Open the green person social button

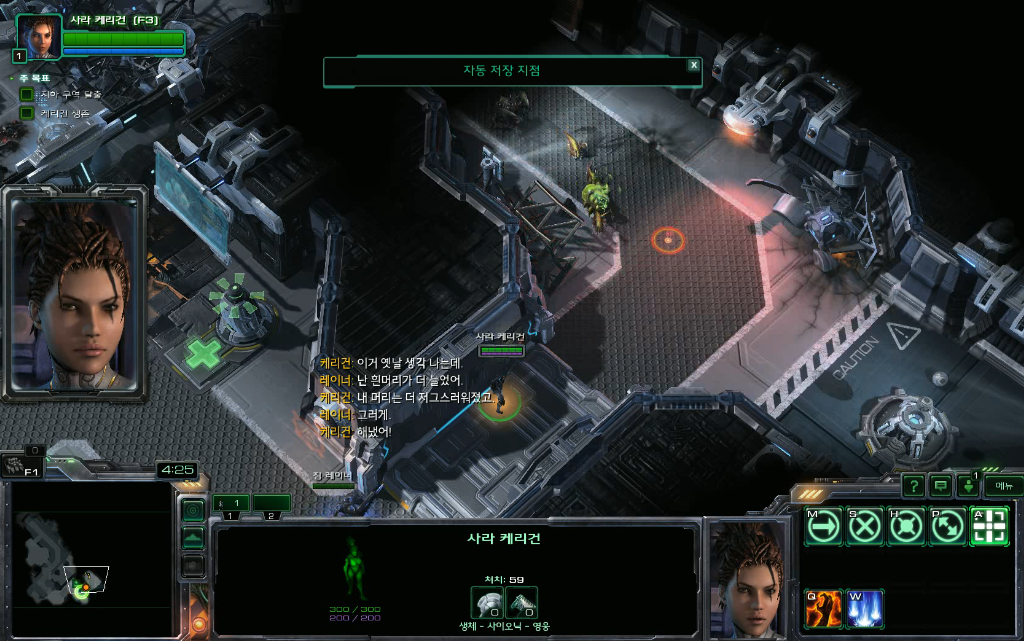(968, 487)
